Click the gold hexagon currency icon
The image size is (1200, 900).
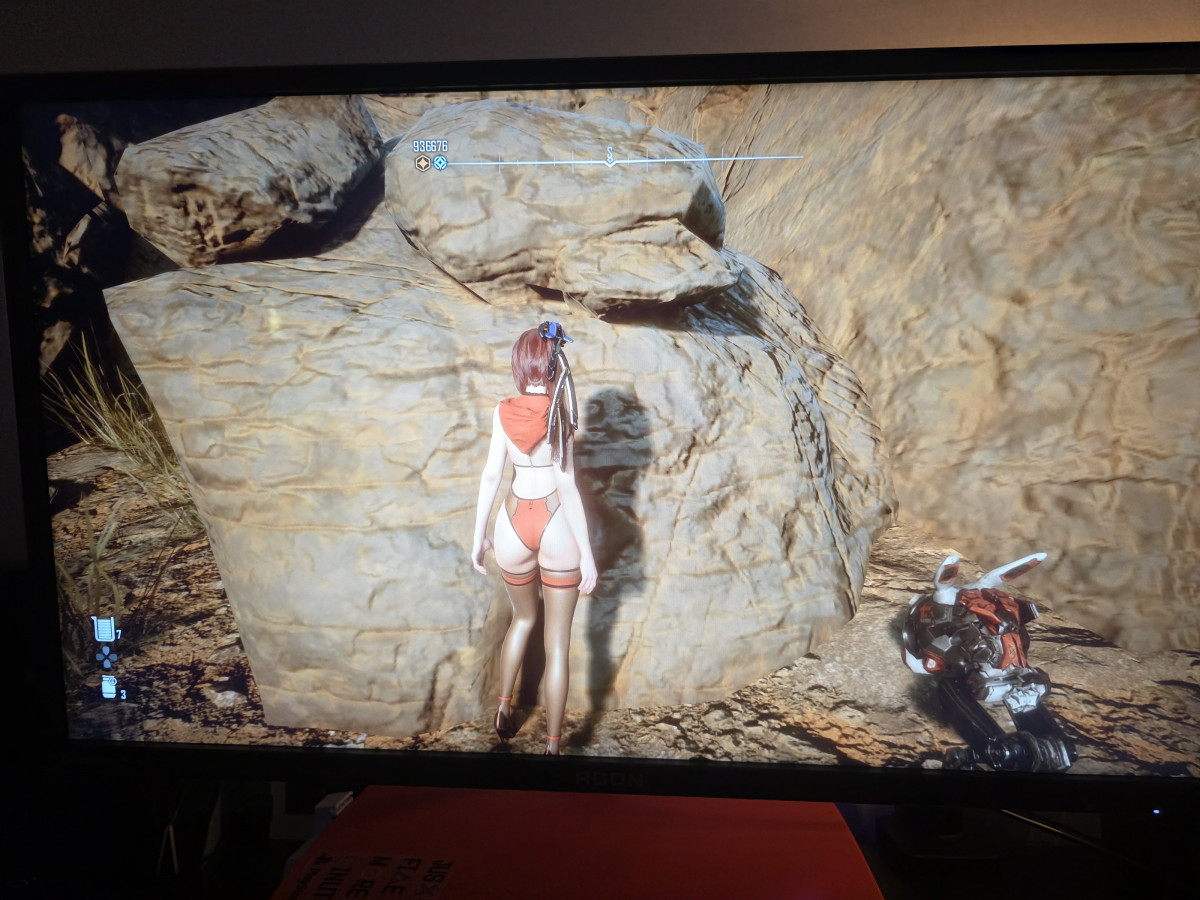pos(423,162)
